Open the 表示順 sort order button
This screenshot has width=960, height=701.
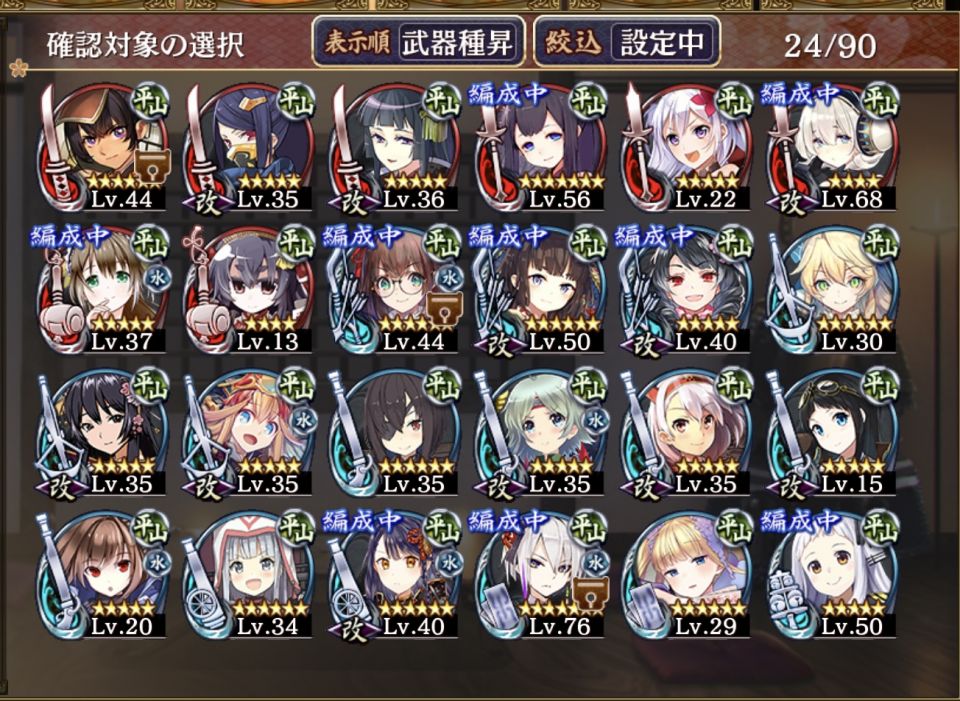tap(418, 42)
